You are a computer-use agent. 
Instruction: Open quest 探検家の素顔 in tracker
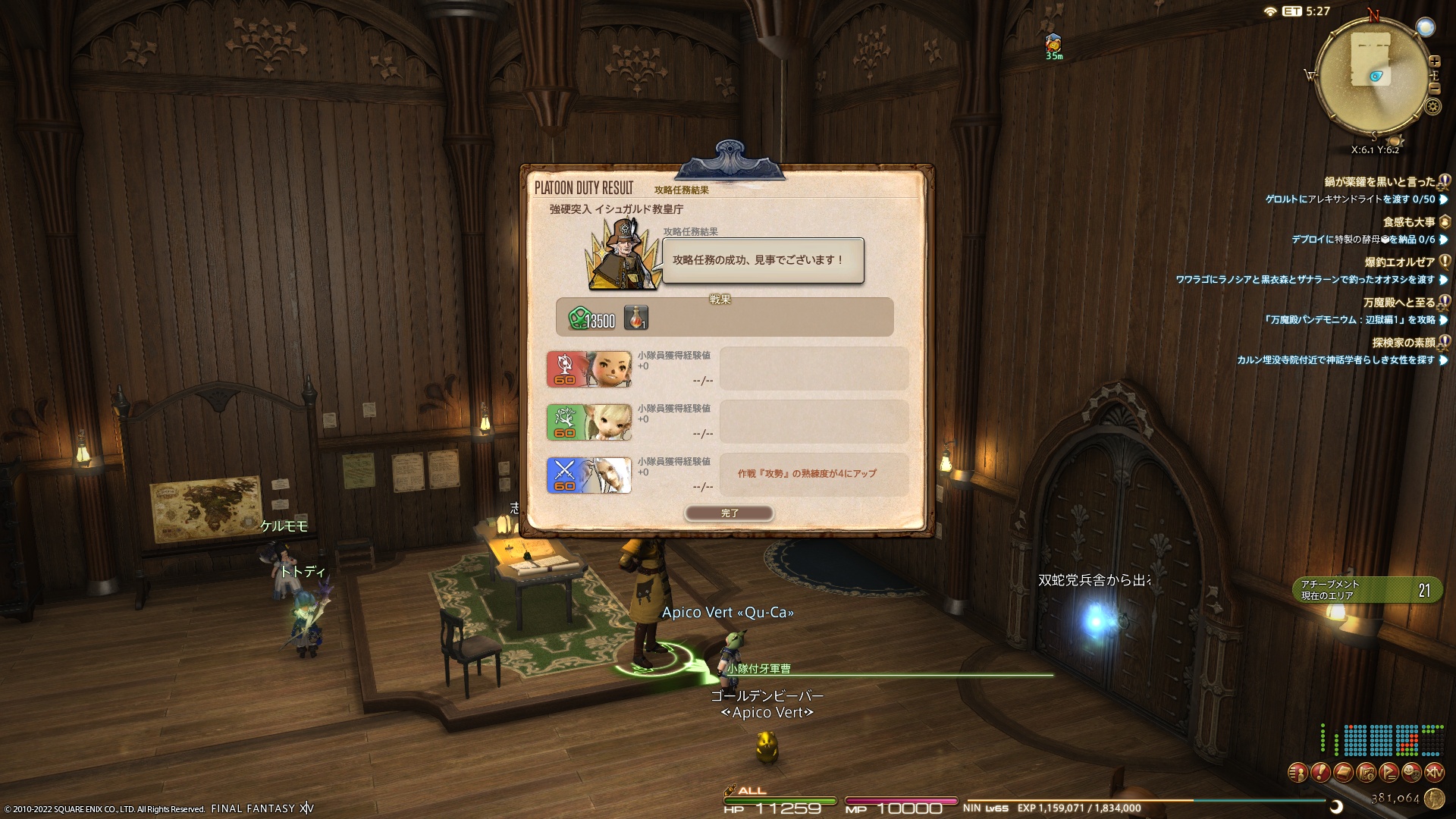click(1403, 343)
